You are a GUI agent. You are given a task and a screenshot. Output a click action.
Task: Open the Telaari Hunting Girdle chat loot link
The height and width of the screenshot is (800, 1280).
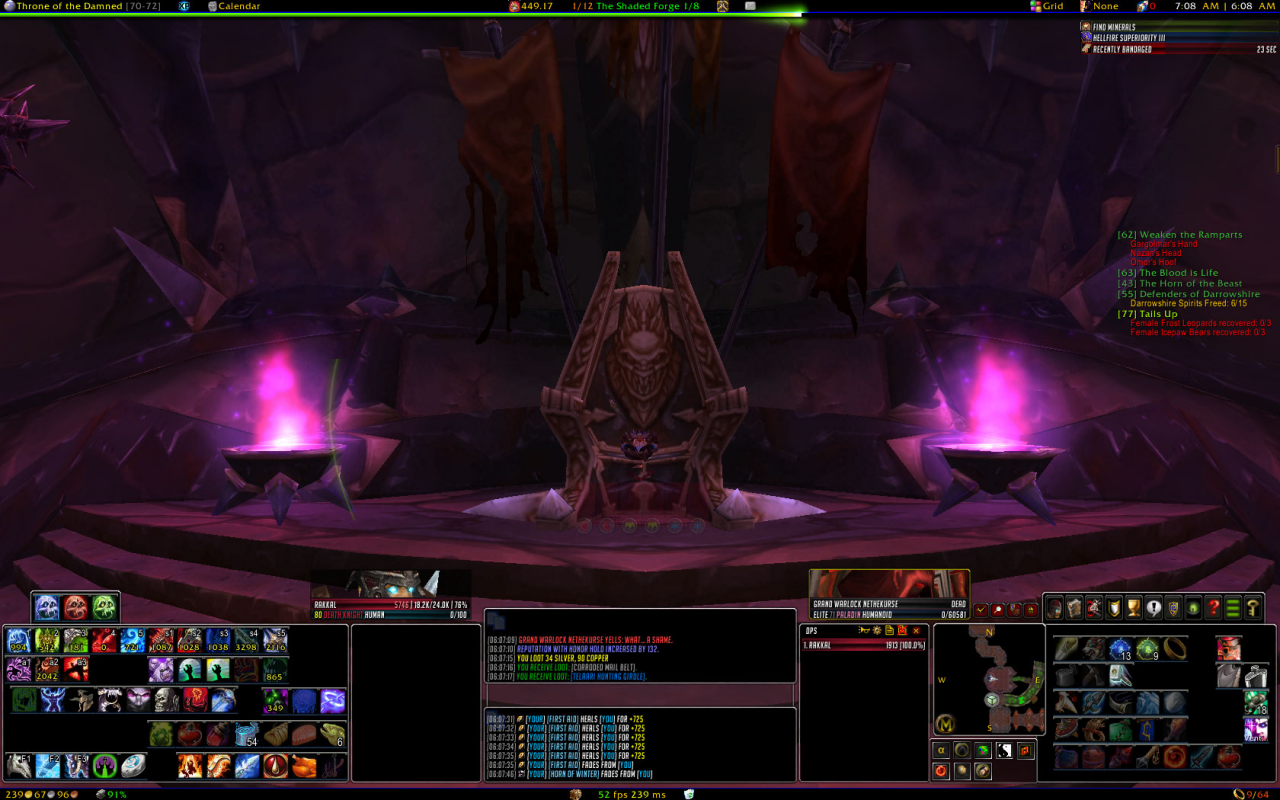tap(605, 677)
